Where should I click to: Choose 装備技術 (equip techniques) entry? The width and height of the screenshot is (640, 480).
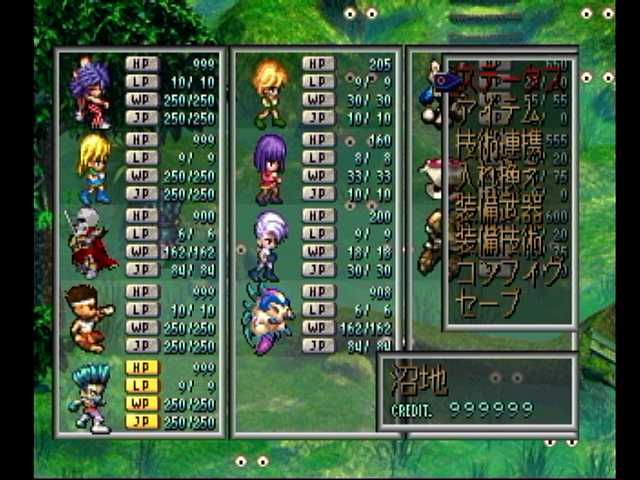498,245
